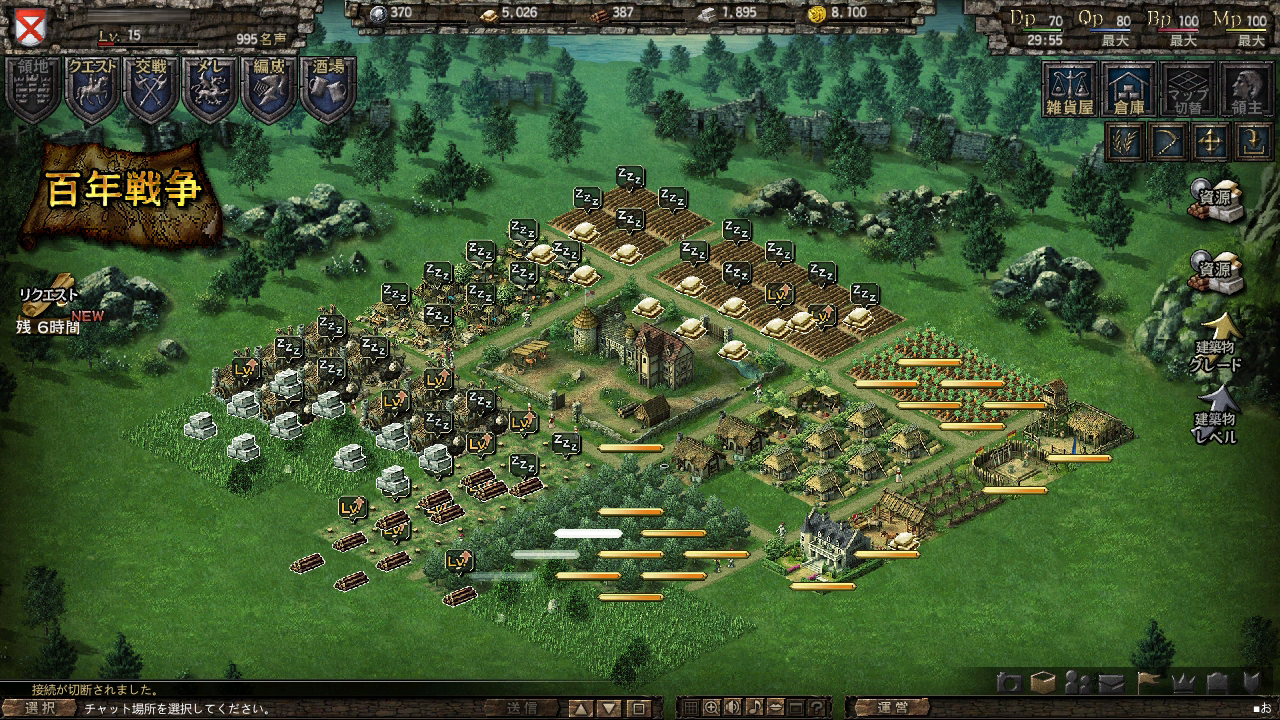
Task: Open the クエスト quest menu
Action: tap(92, 88)
